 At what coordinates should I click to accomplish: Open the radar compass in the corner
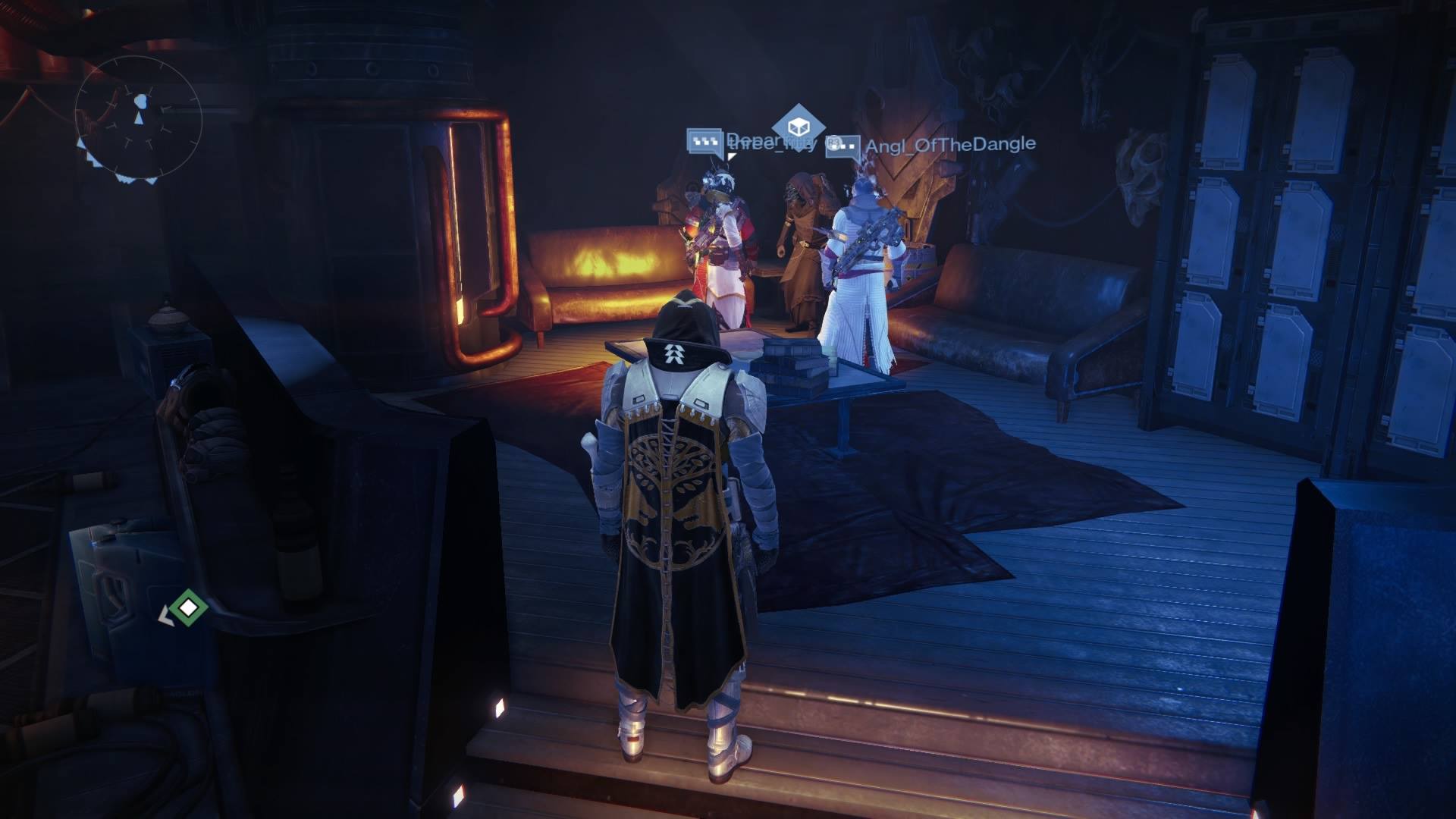(x=140, y=114)
